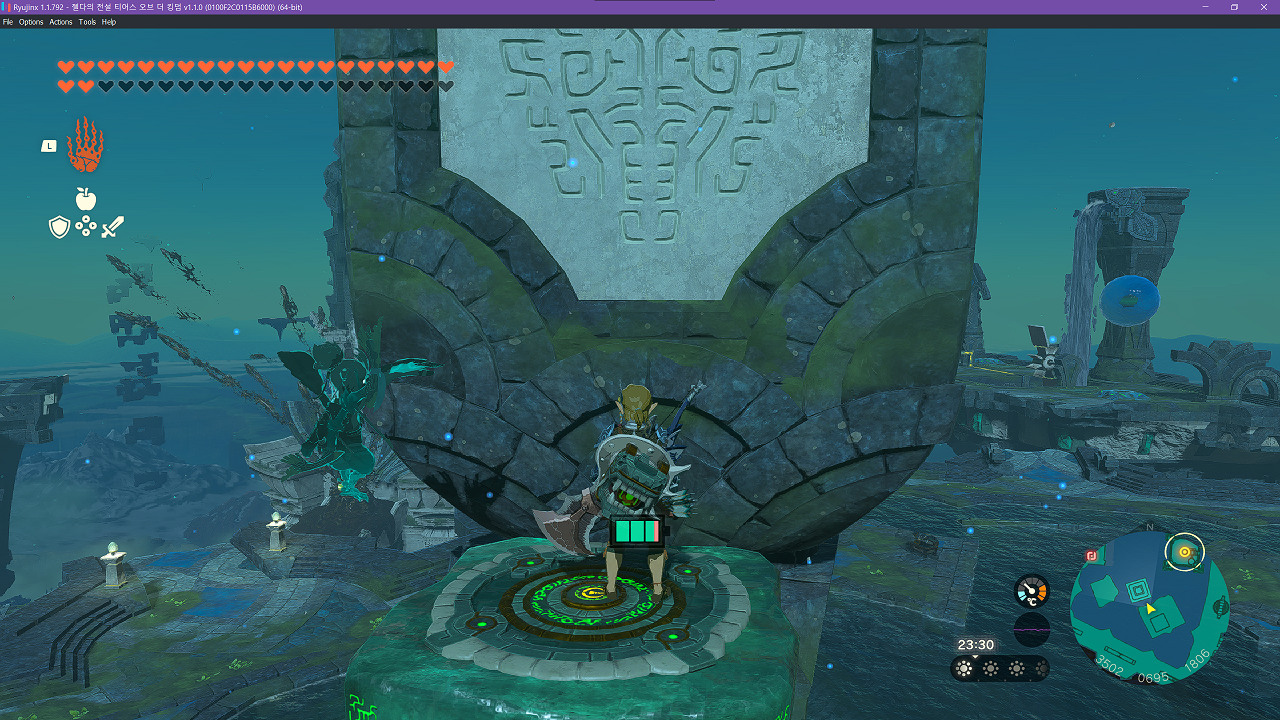Open the Actions menu

[x=61, y=22]
